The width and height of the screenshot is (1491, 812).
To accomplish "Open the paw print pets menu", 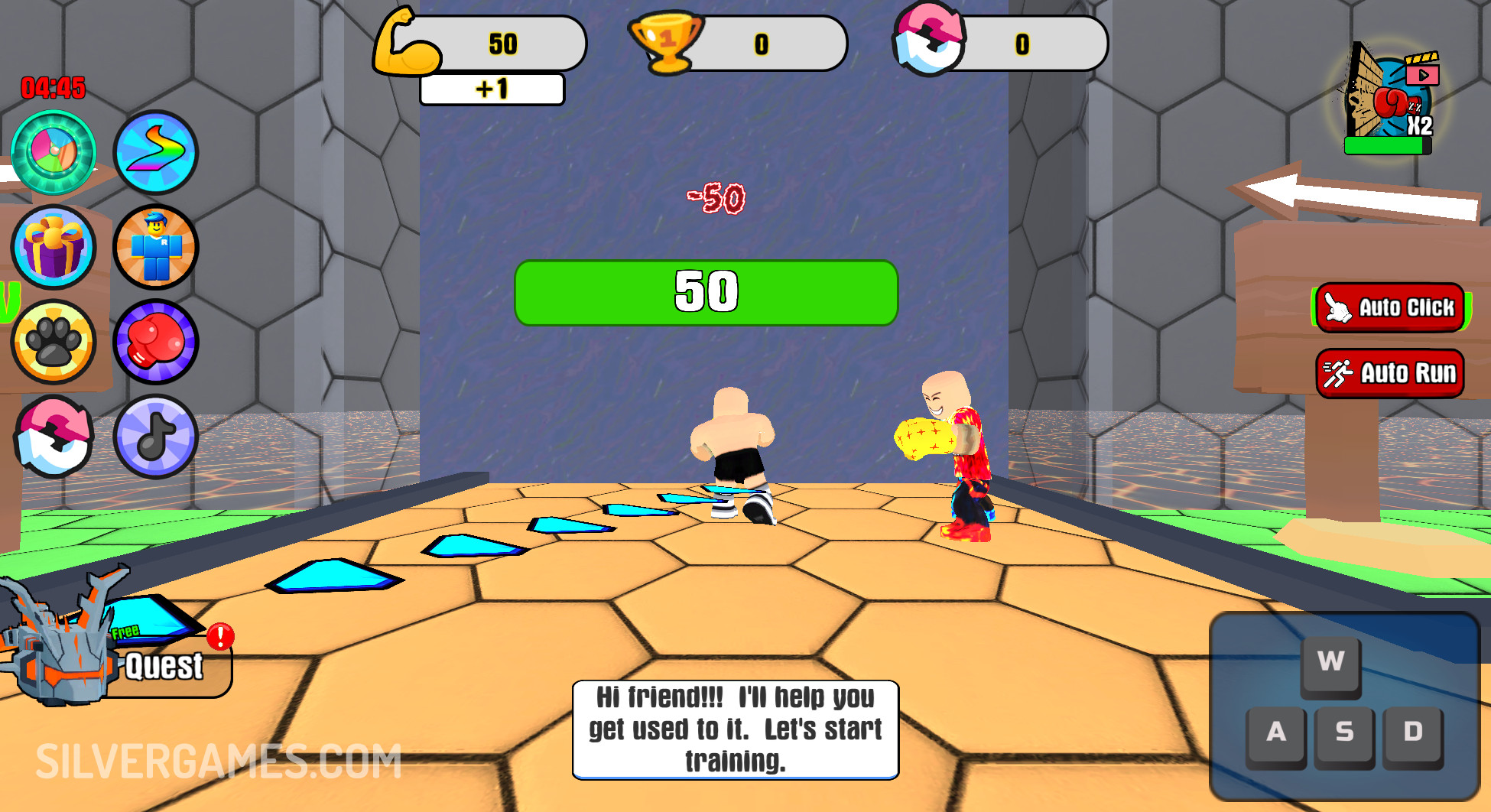I will [x=54, y=342].
